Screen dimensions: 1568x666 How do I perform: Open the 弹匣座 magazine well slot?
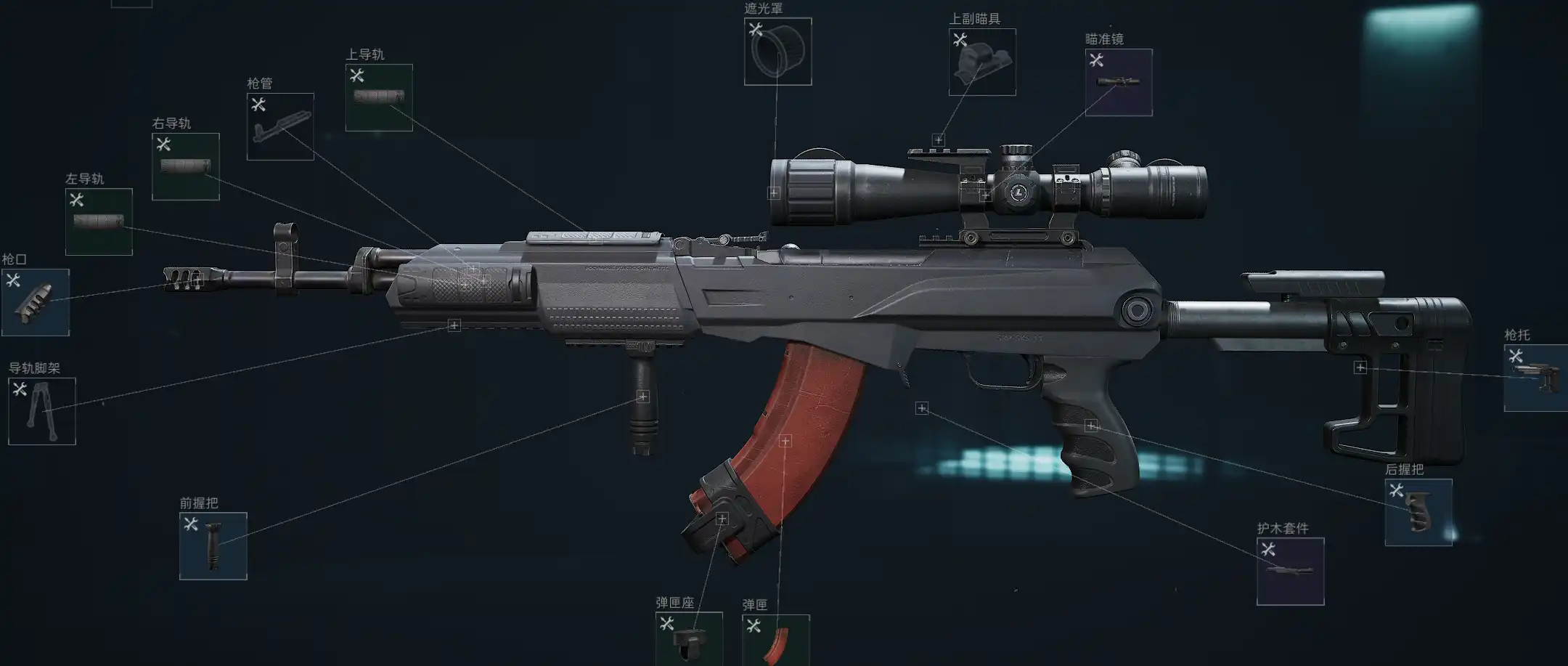pos(689,638)
